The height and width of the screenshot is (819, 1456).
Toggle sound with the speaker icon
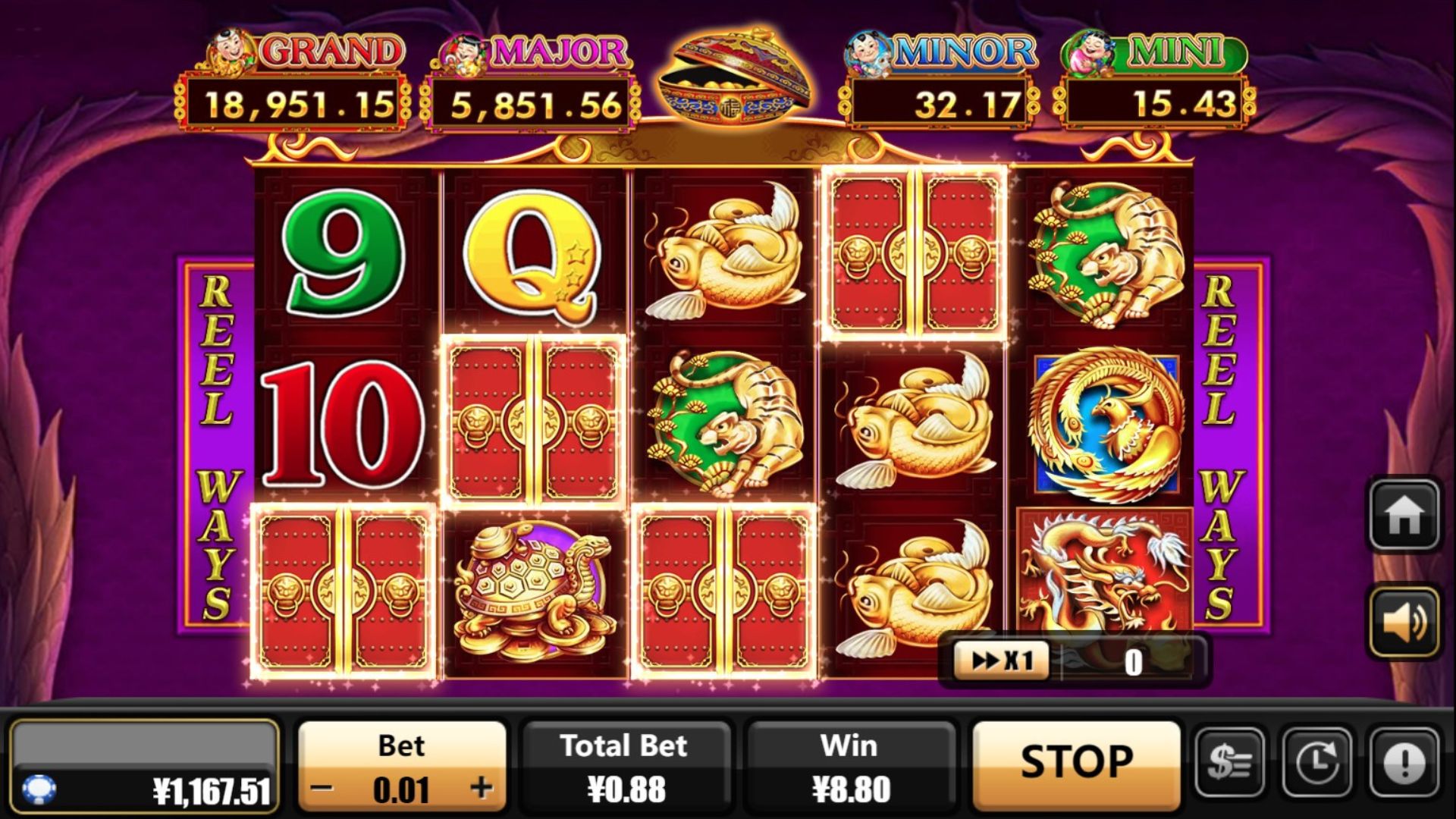[1404, 623]
